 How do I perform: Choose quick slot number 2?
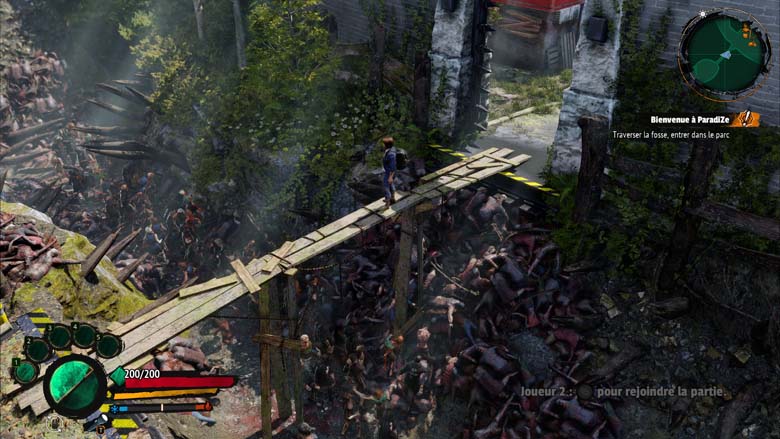38,349
